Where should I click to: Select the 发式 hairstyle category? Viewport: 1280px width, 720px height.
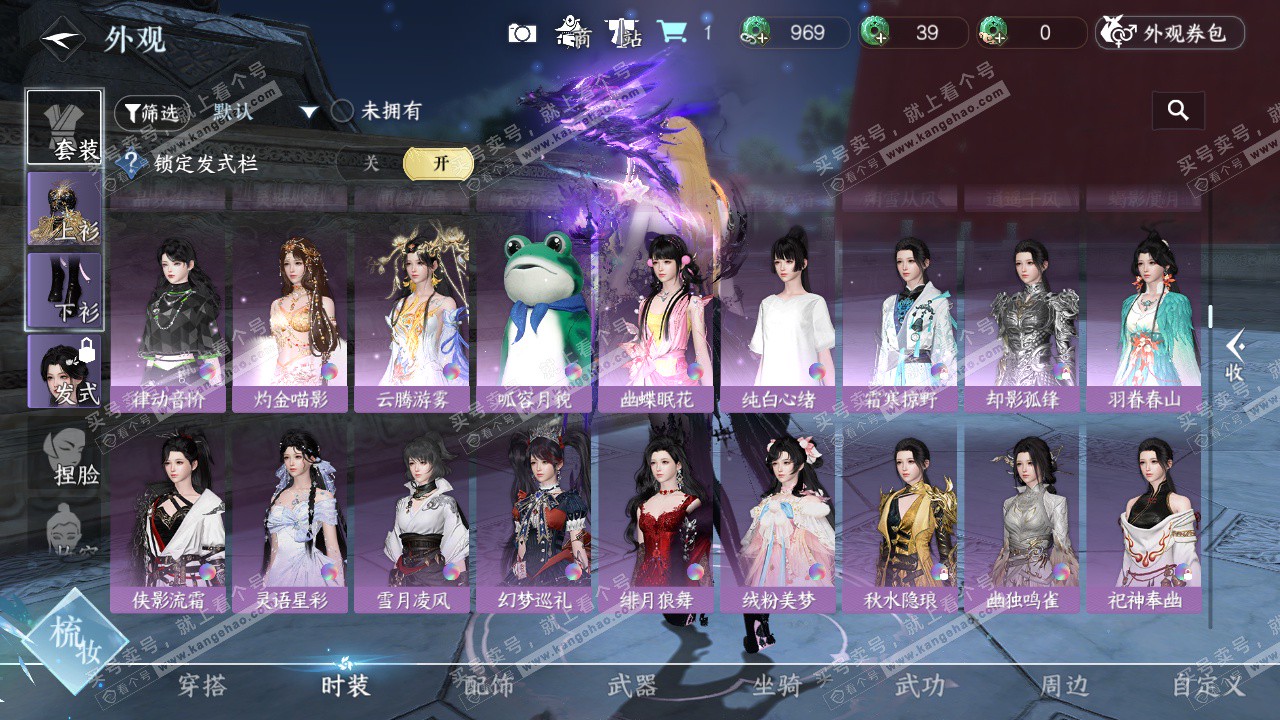tap(64, 370)
